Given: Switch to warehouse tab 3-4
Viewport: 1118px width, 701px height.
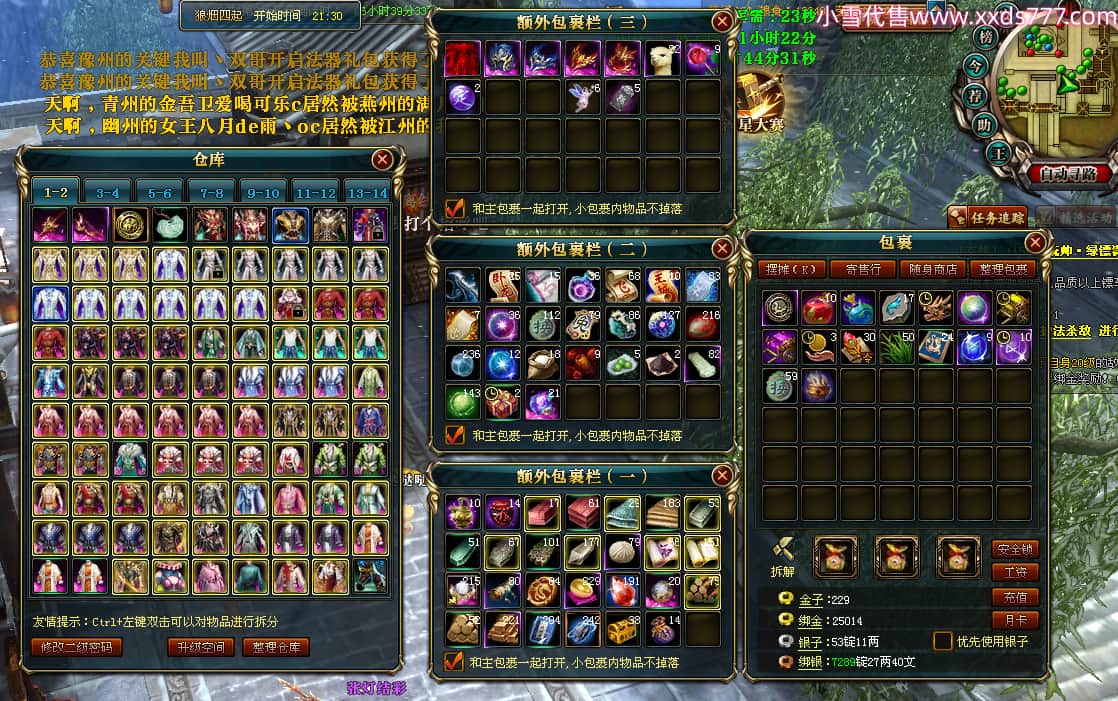Looking at the screenshot, I should tap(108, 192).
